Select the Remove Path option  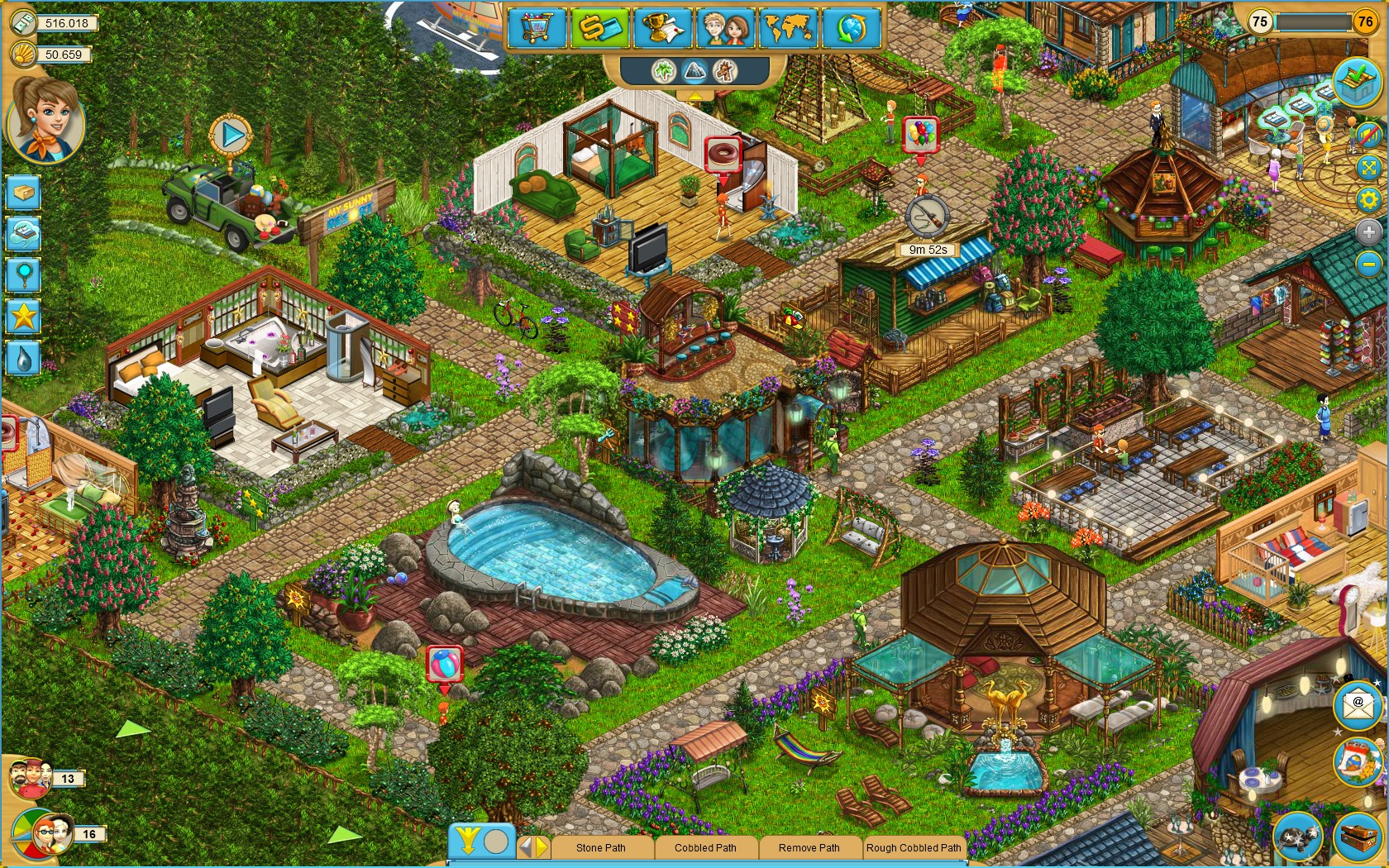click(808, 848)
